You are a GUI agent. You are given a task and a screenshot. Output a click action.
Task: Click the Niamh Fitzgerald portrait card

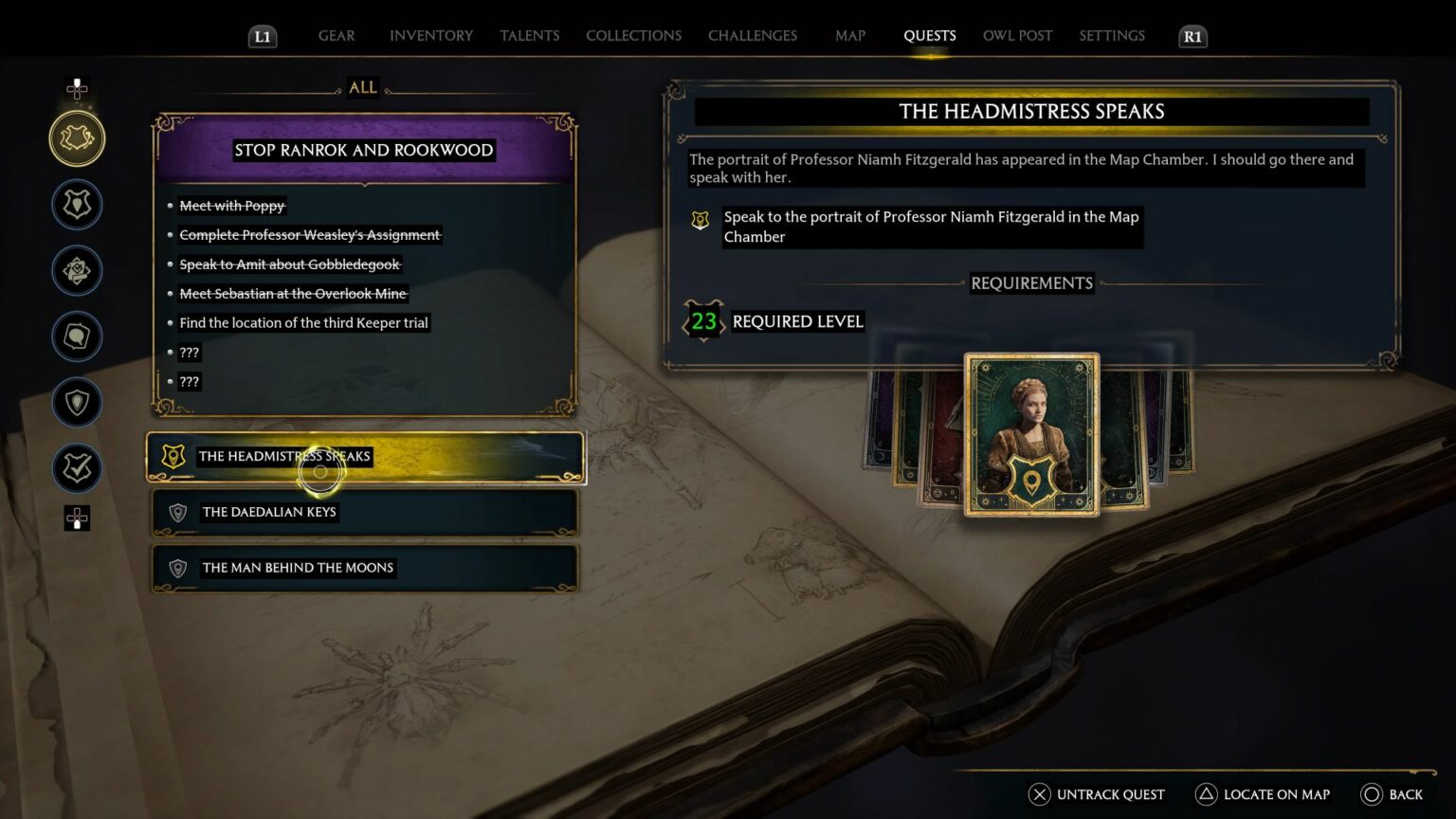click(x=1032, y=436)
